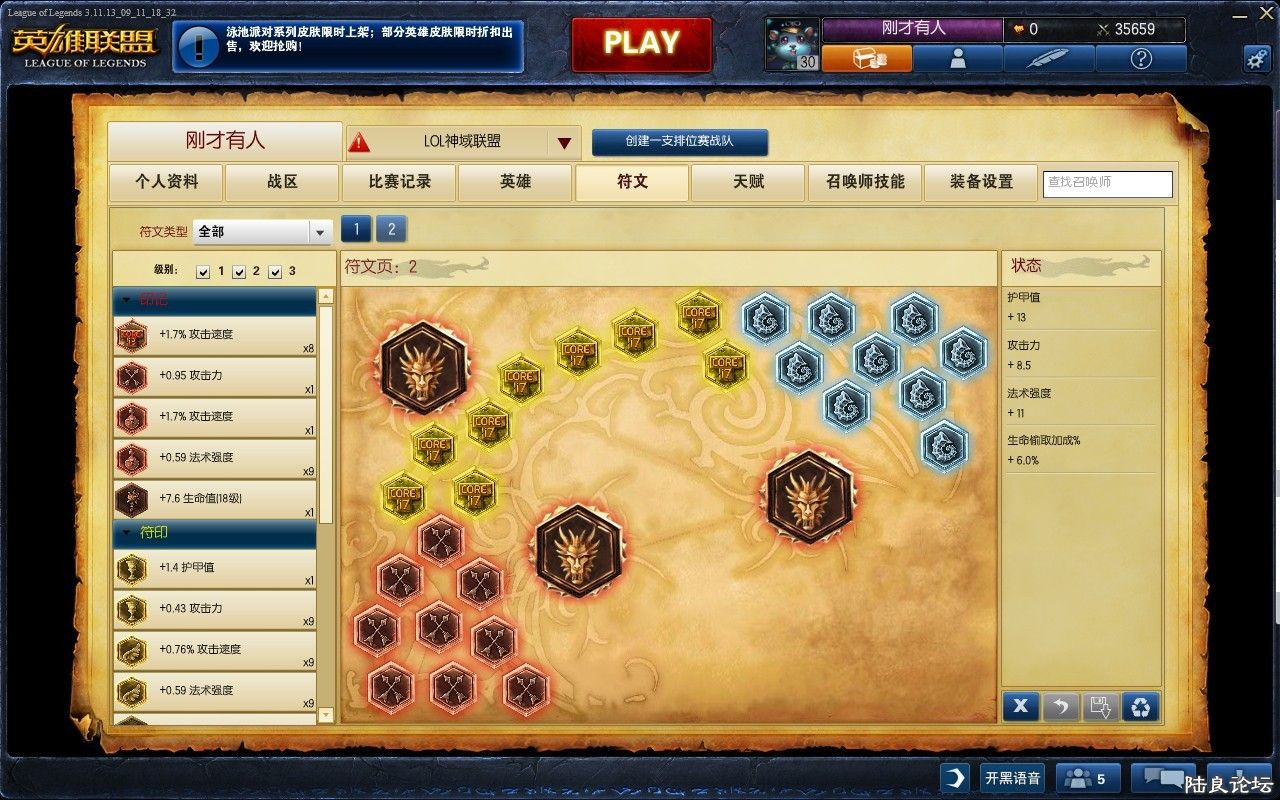
Task: Enable the level 1 rune filter checkbox
Action: 204,270
